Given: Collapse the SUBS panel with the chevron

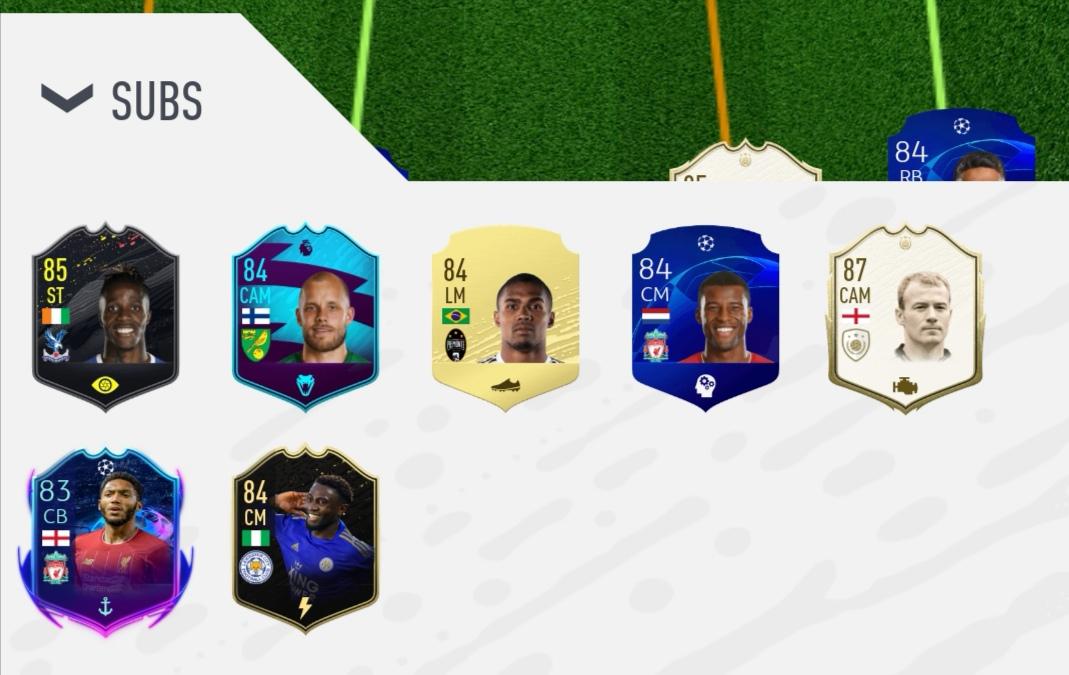Looking at the screenshot, I should coord(67,98).
